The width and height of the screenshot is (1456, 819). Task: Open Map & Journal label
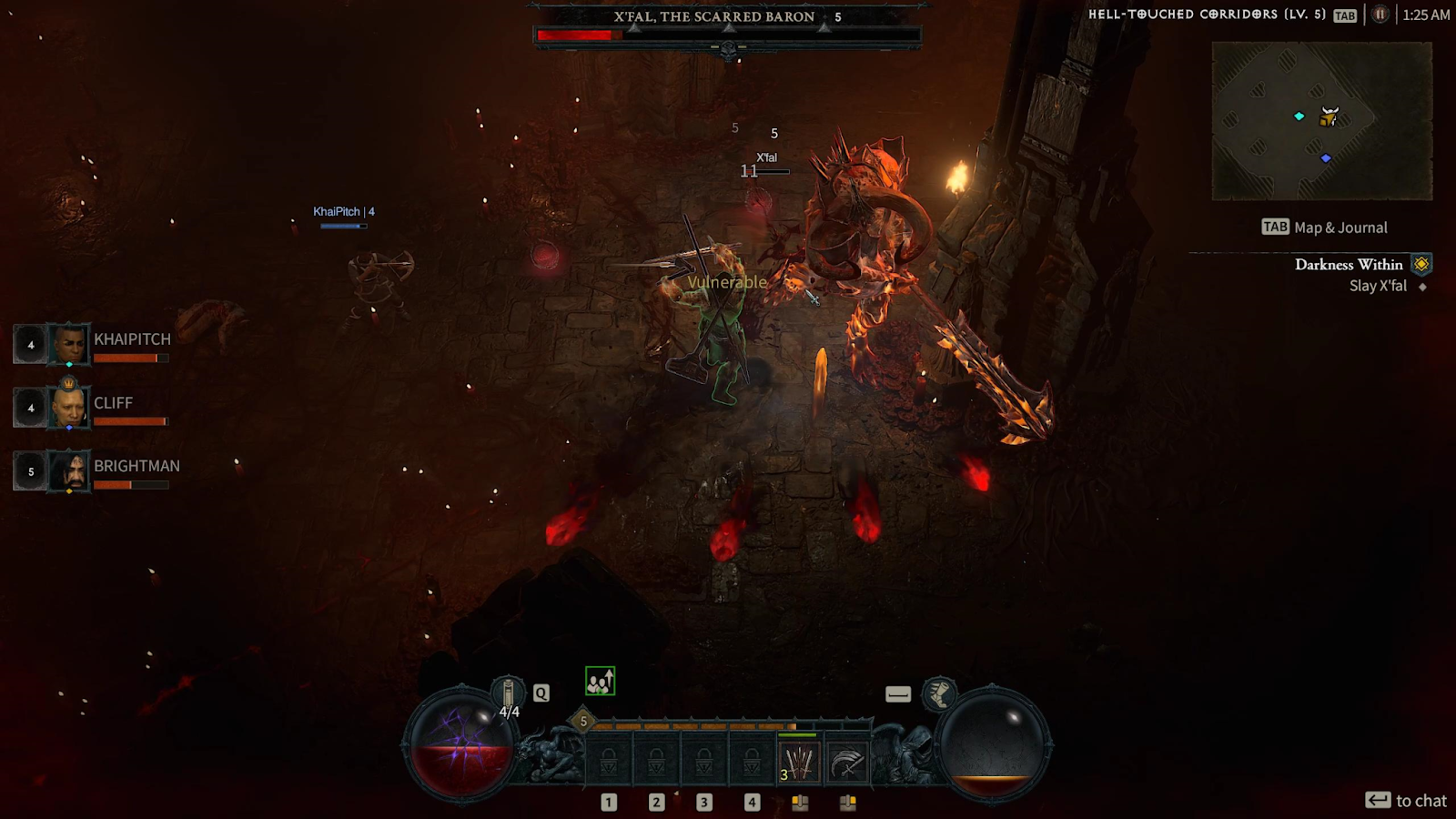(1325, 227)
